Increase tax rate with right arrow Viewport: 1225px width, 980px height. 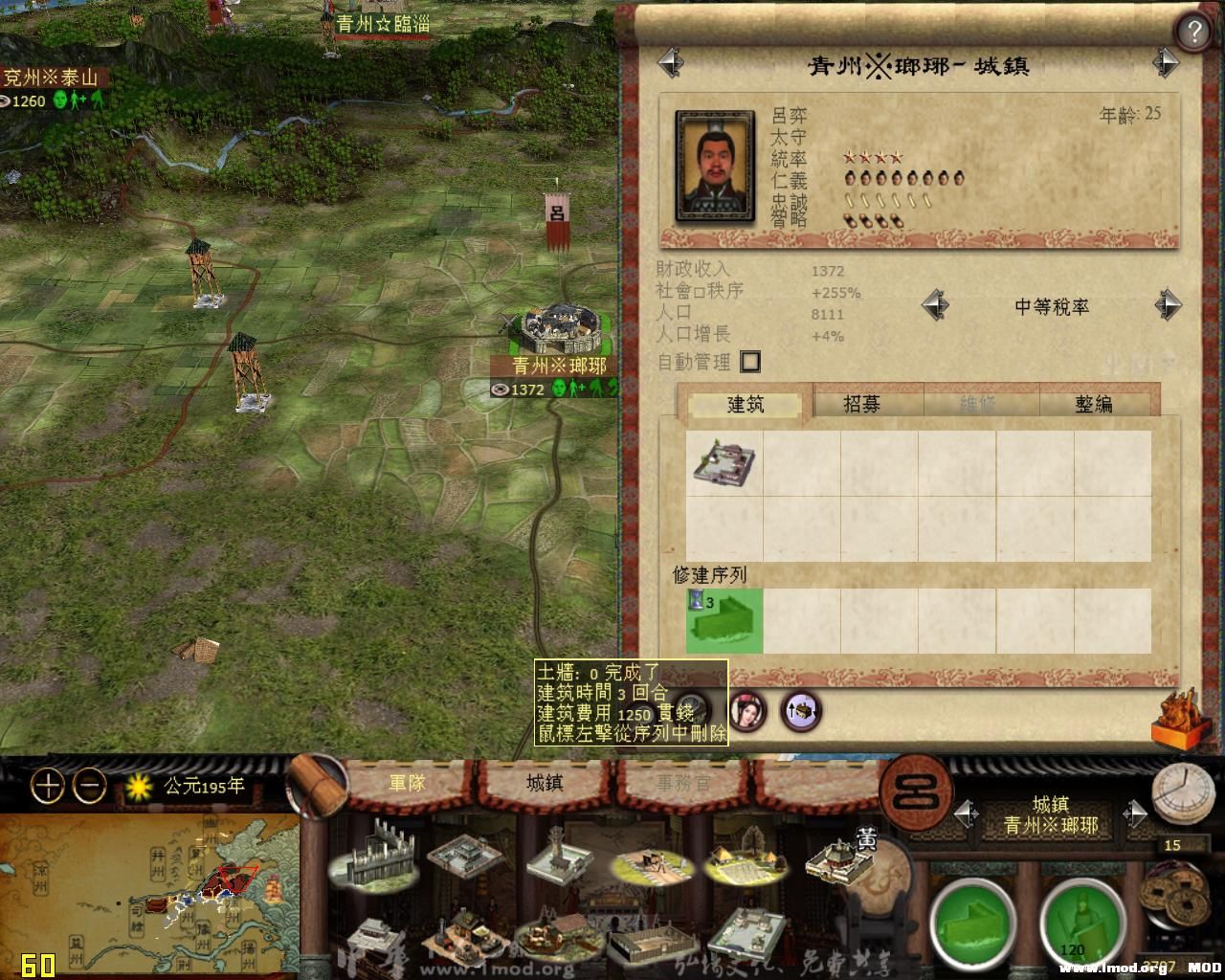[1169, 304]
